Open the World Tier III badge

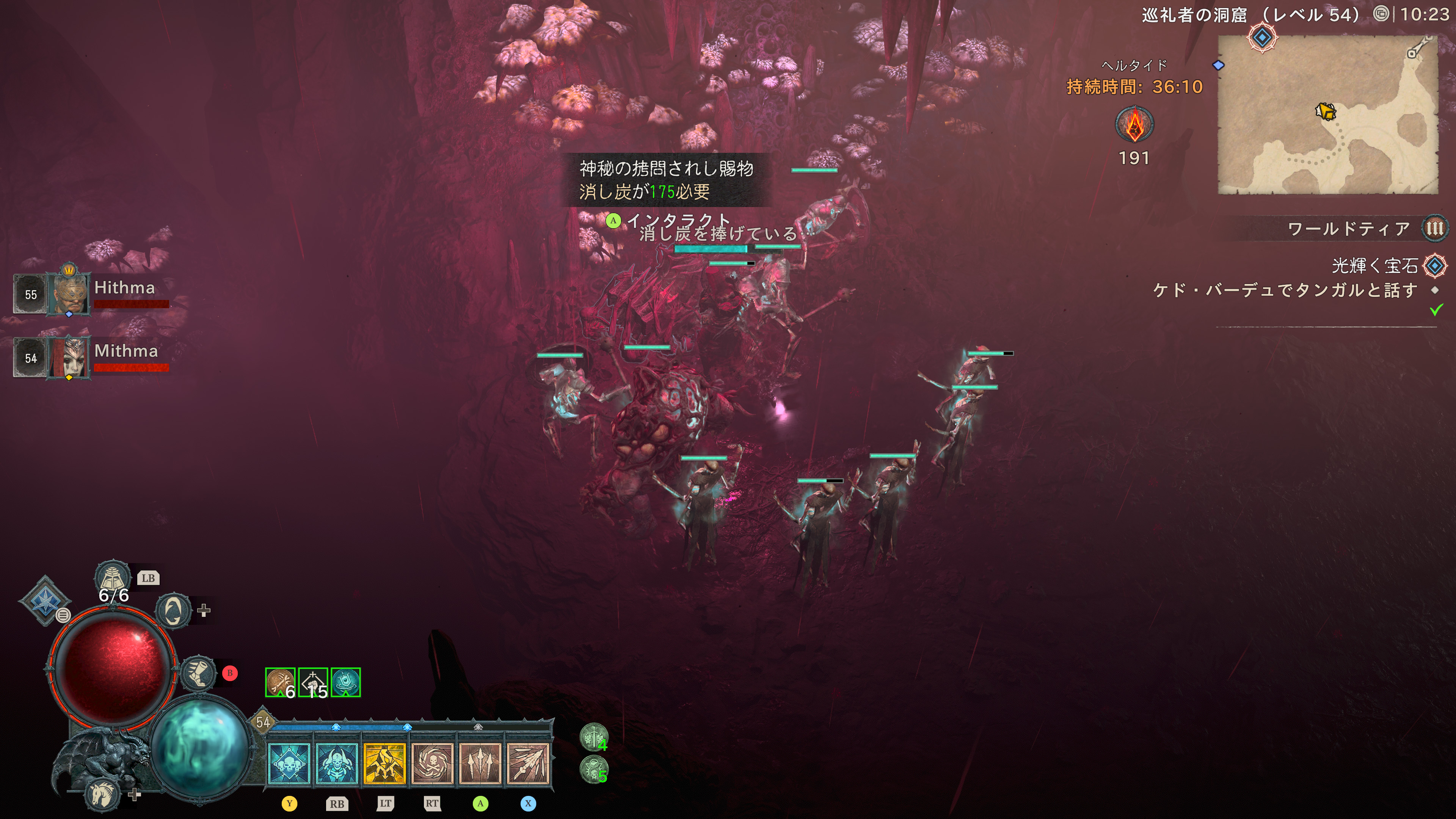tap(1434, 228)
